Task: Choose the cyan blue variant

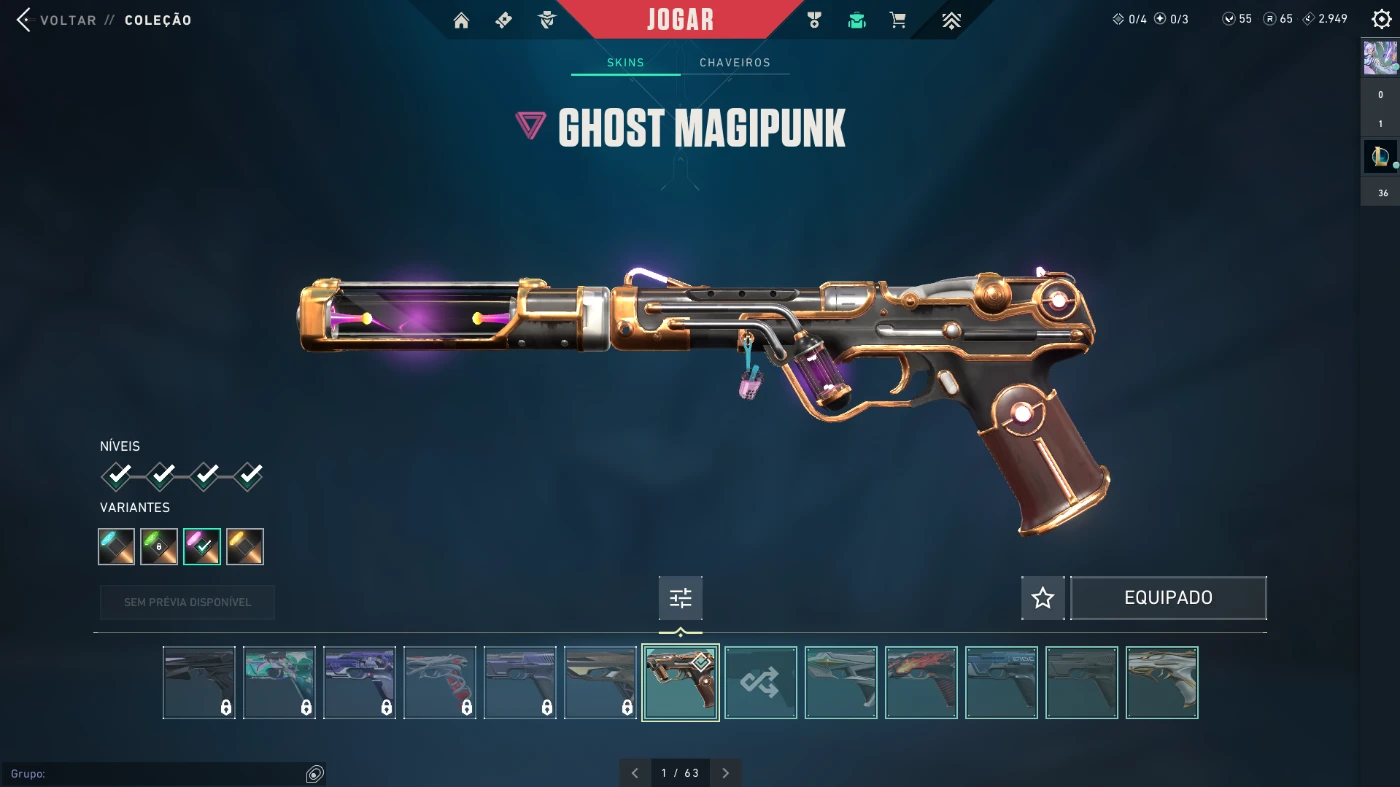Action: [x=117, y=546]
